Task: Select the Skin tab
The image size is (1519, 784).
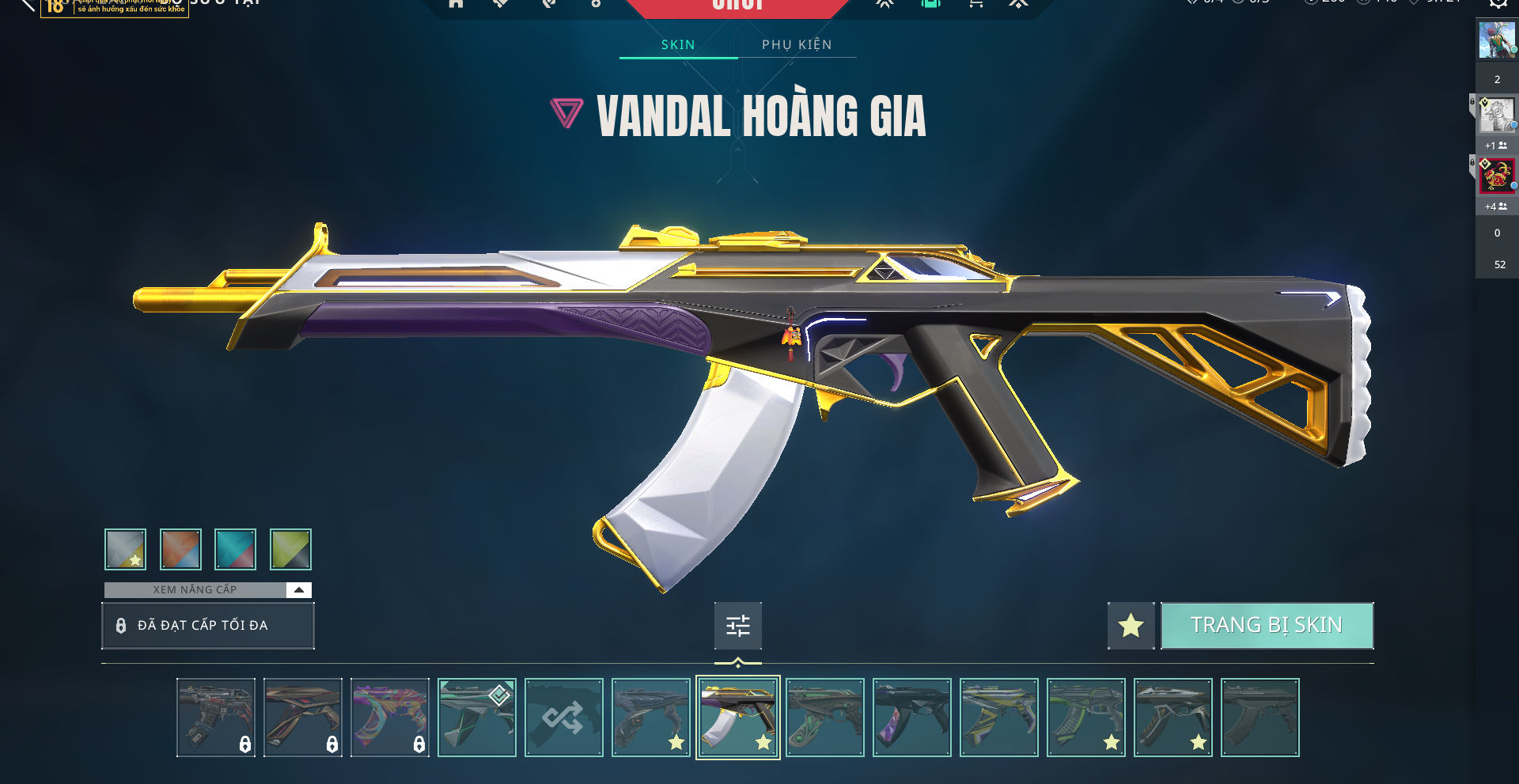Action: [x=678, y=45]
